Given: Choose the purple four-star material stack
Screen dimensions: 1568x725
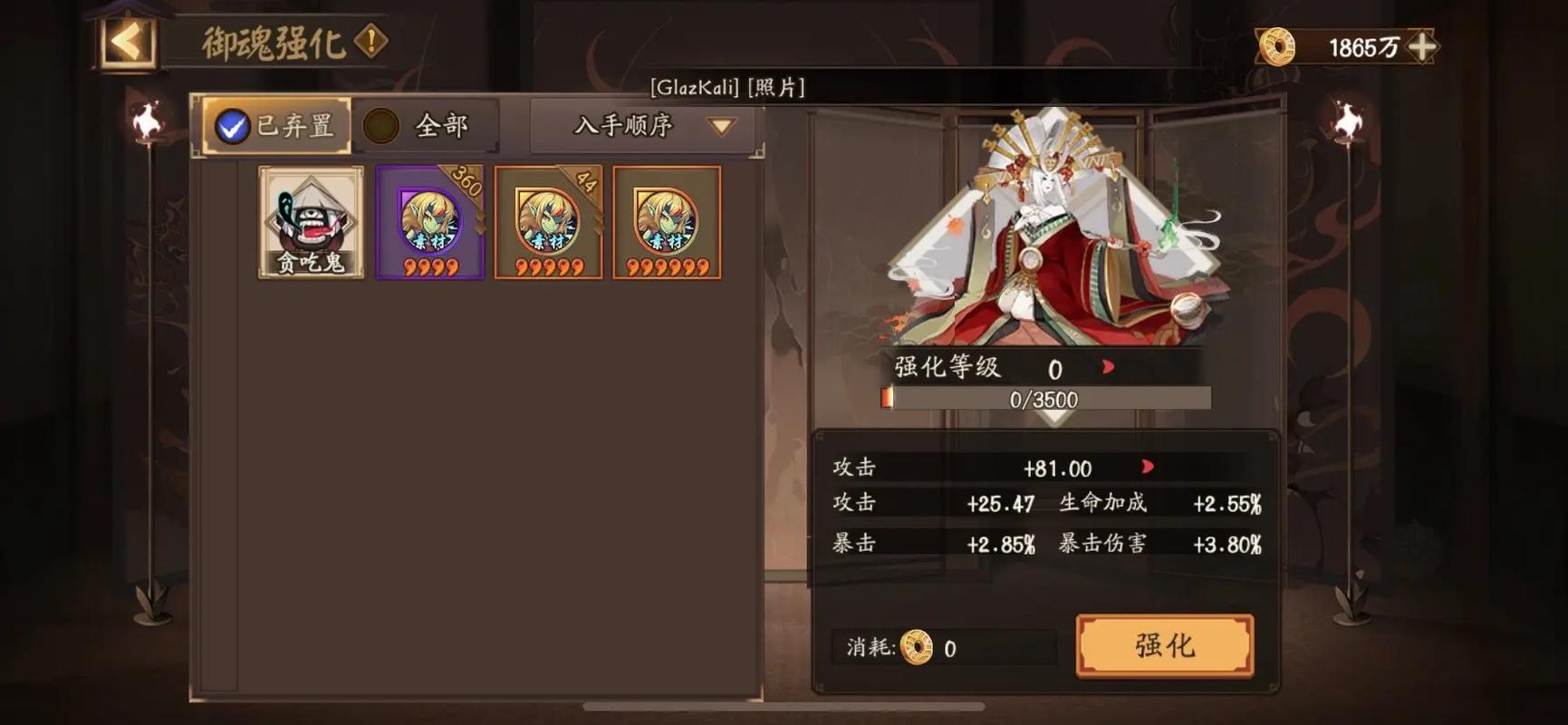Looking at the screenshot, I should pos(430,222).
